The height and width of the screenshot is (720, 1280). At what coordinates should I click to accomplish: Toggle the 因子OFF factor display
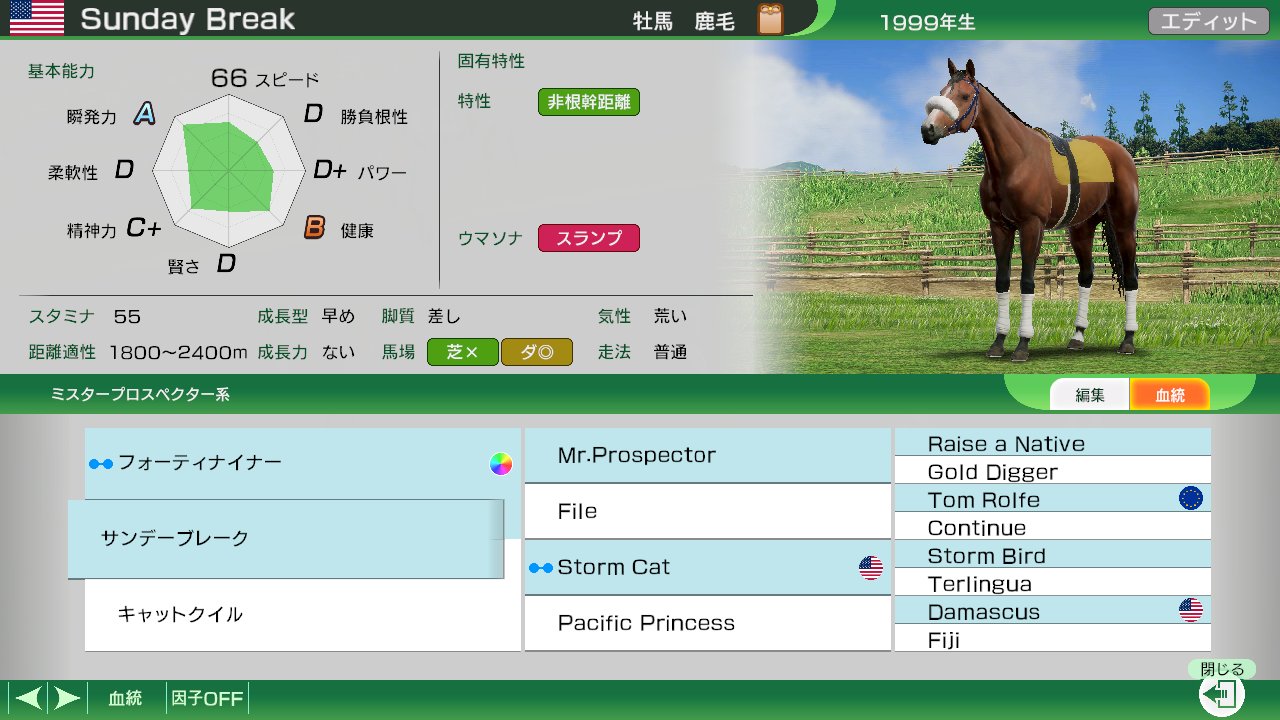coord(207,698)
